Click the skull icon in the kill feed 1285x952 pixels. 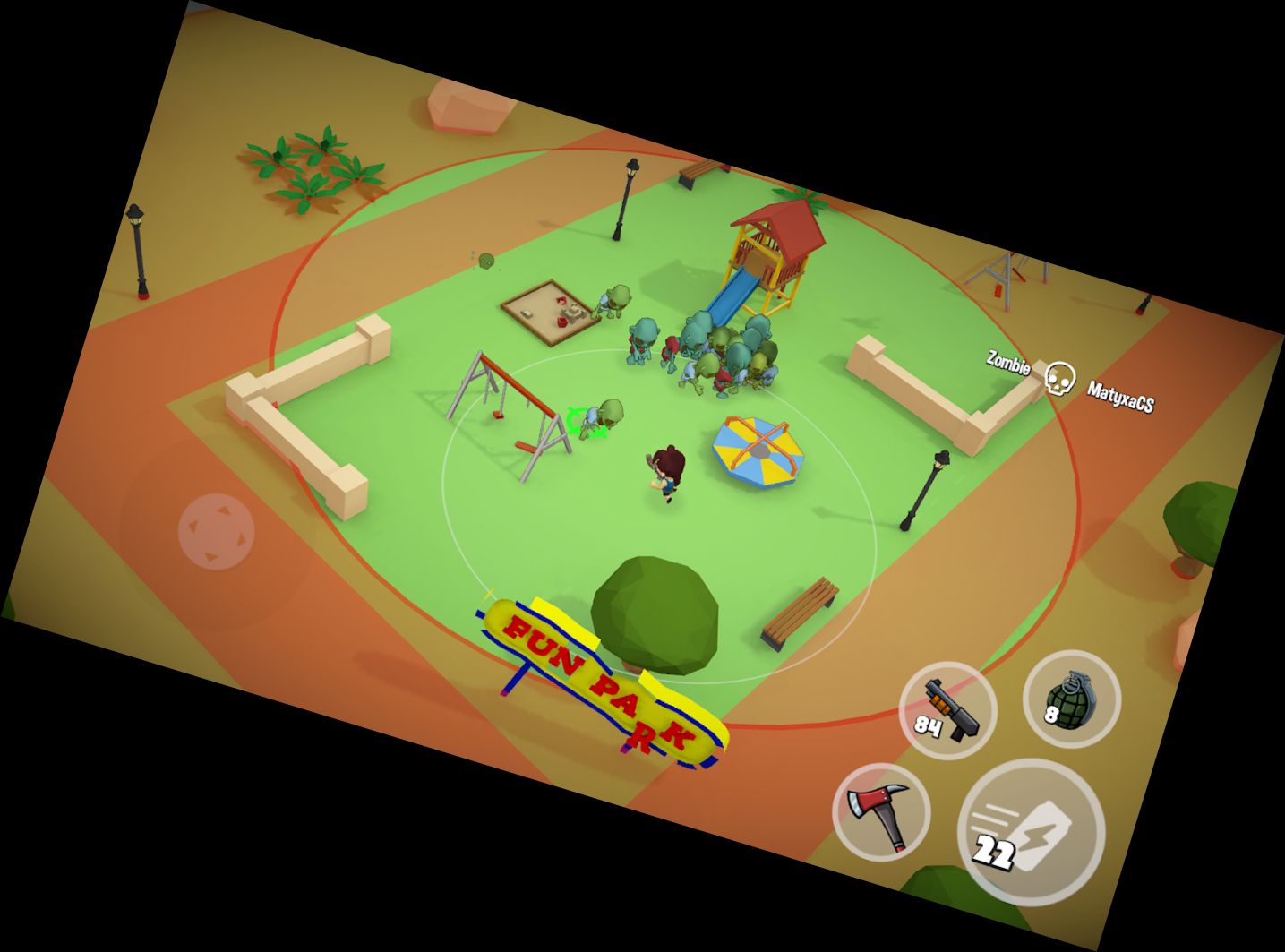pyautogui.click(x=1062, y=376)
